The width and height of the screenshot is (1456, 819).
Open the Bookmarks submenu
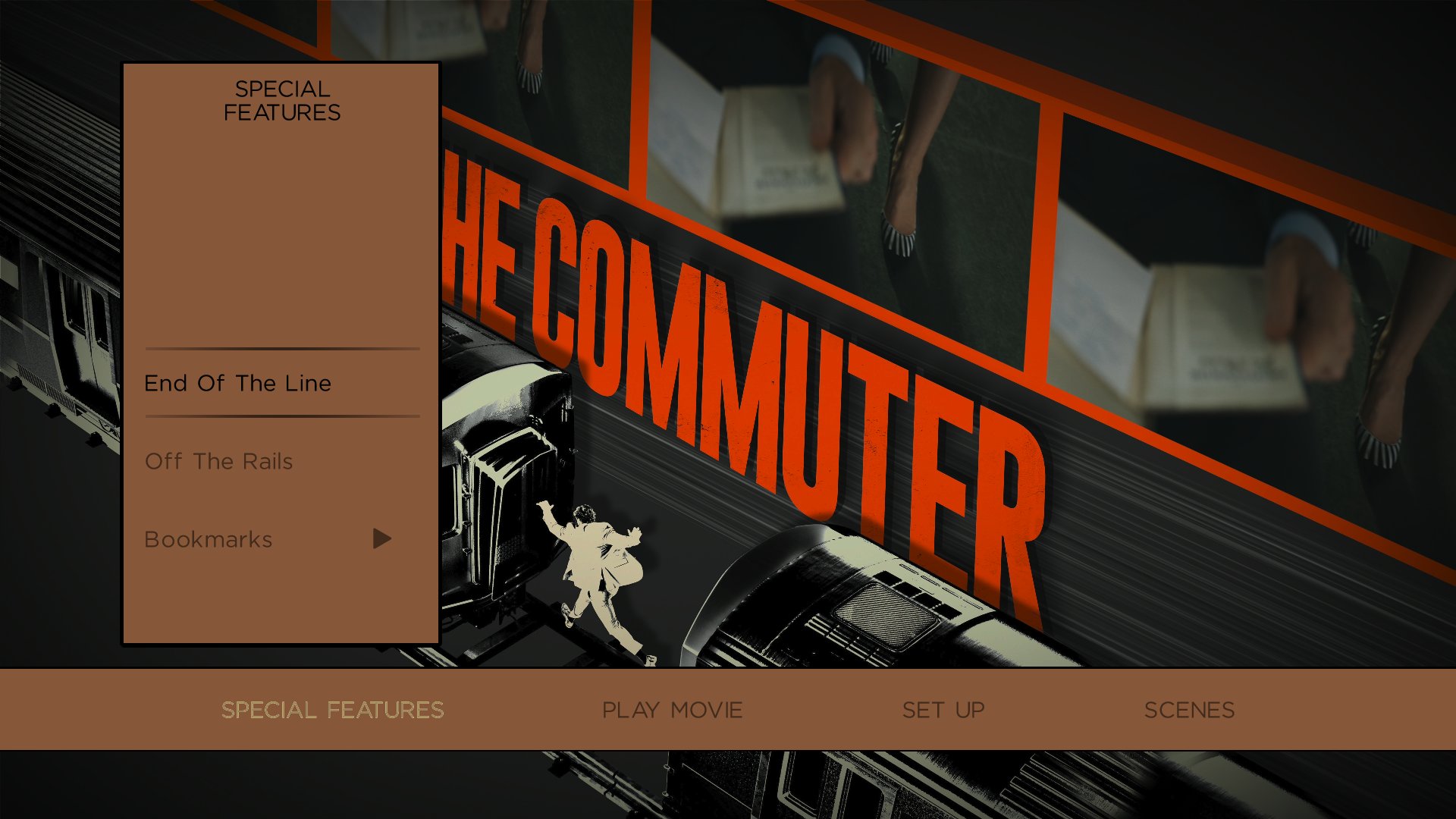[209, 539]
